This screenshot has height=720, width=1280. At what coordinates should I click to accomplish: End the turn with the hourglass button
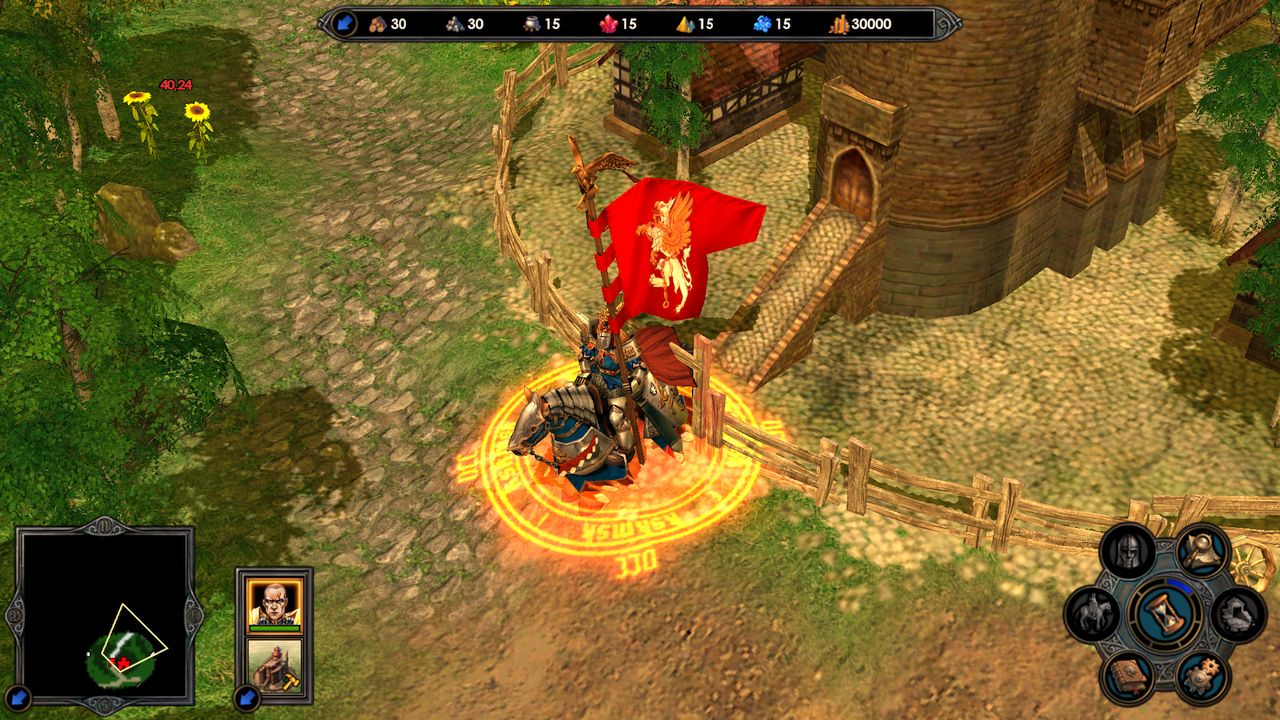tap(1167, 613)
